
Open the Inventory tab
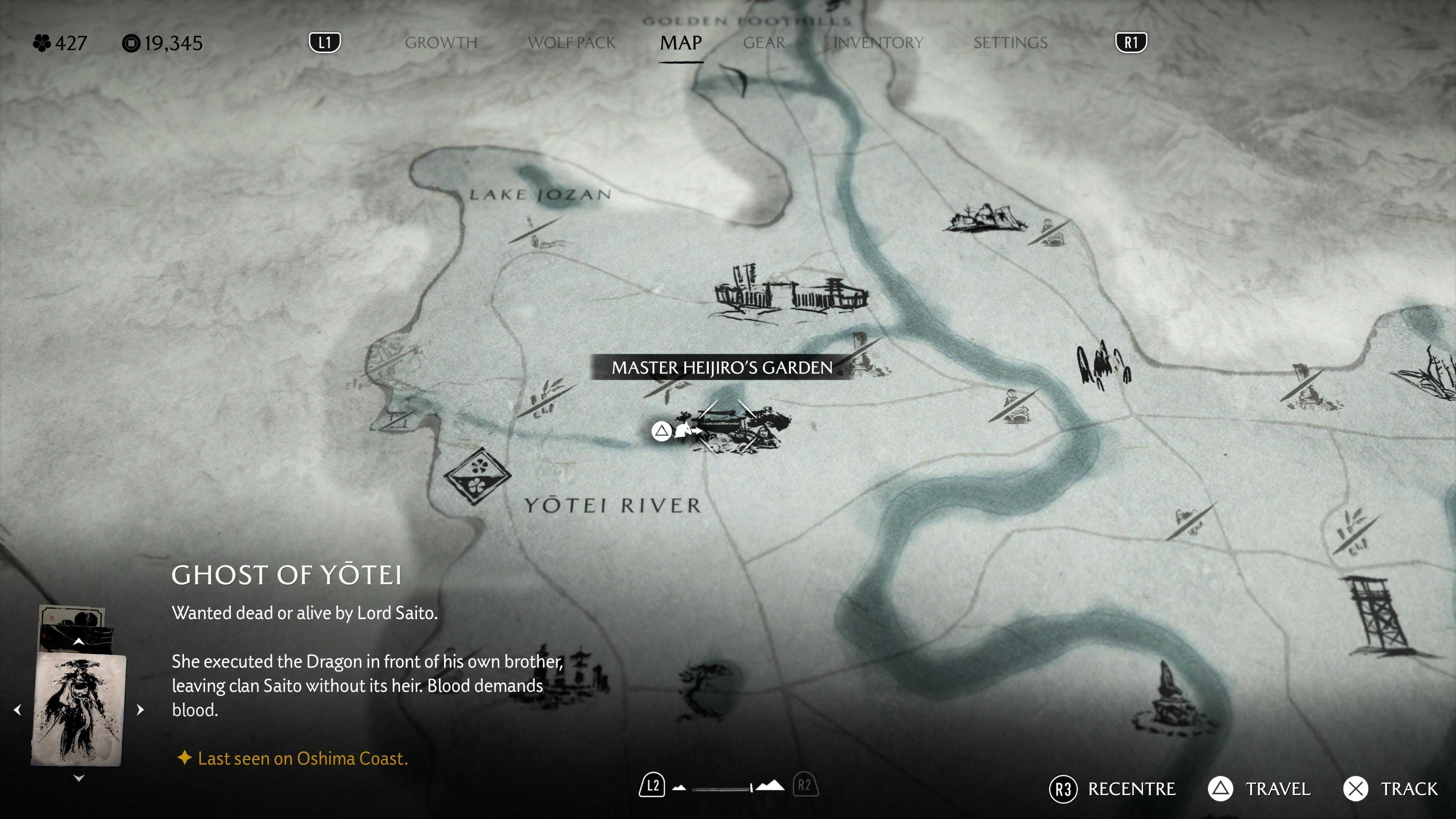click(878, 43)
